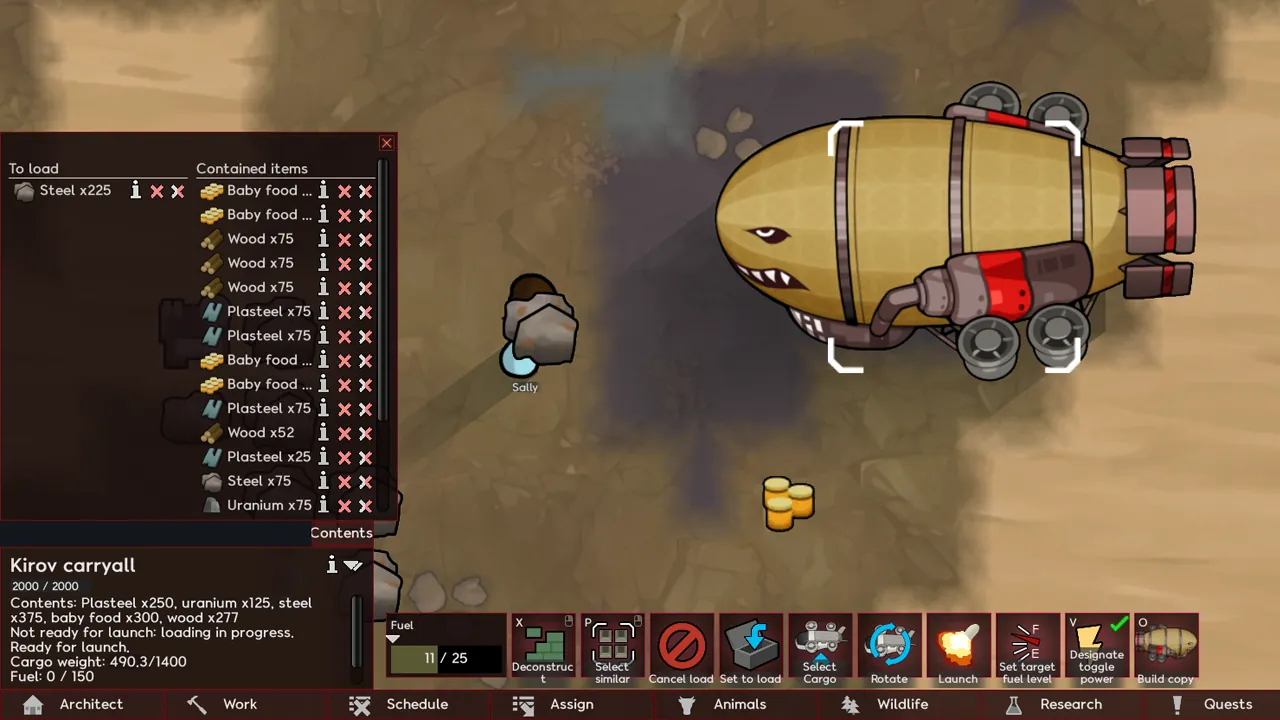Rotate the carryall

coord(889,649)
